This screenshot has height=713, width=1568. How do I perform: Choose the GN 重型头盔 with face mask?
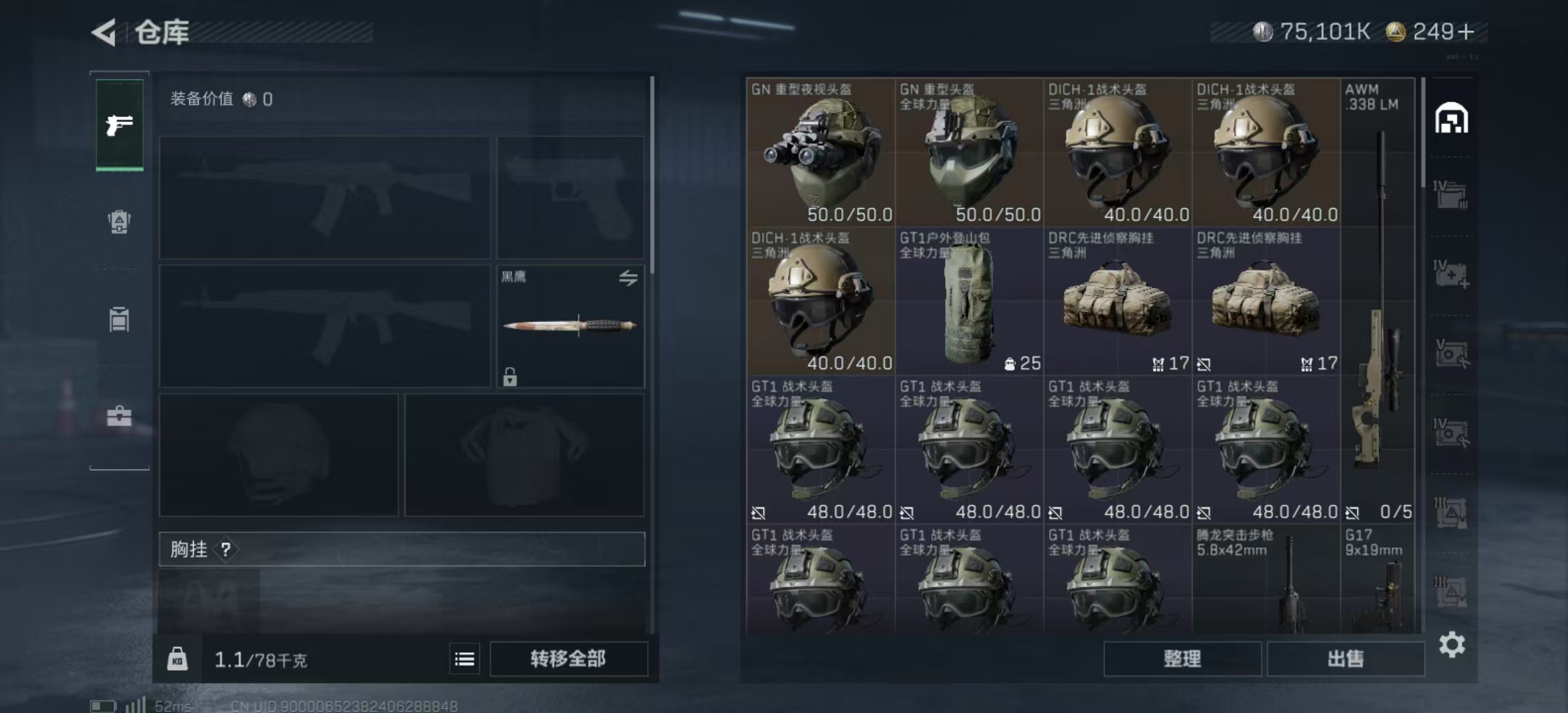[969, 153]
